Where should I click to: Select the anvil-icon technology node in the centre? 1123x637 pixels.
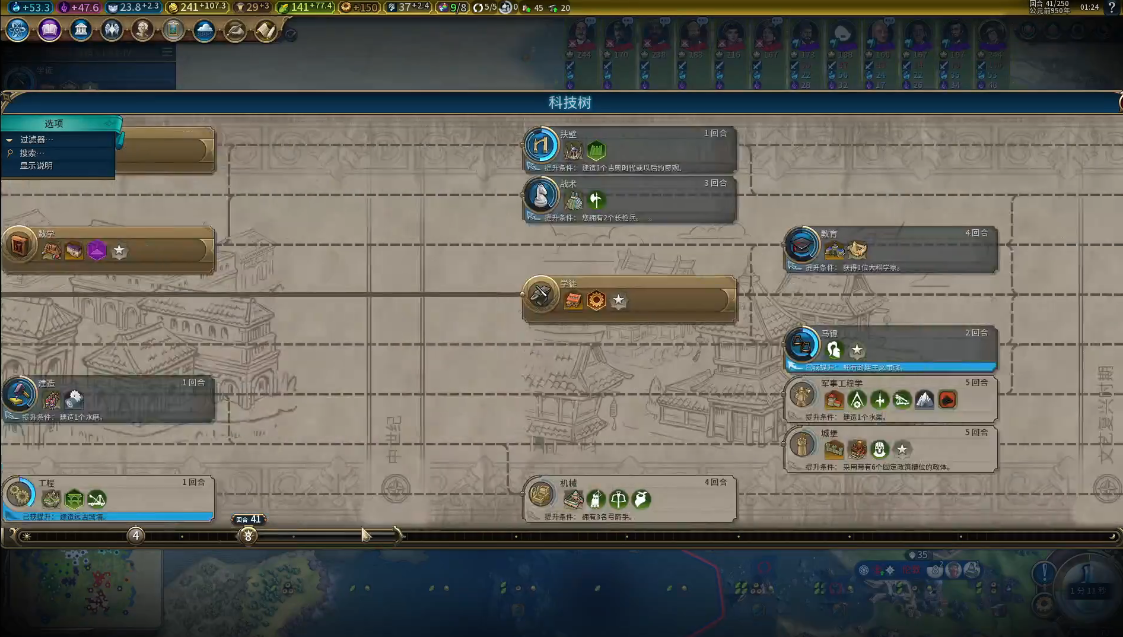[632, 299]
